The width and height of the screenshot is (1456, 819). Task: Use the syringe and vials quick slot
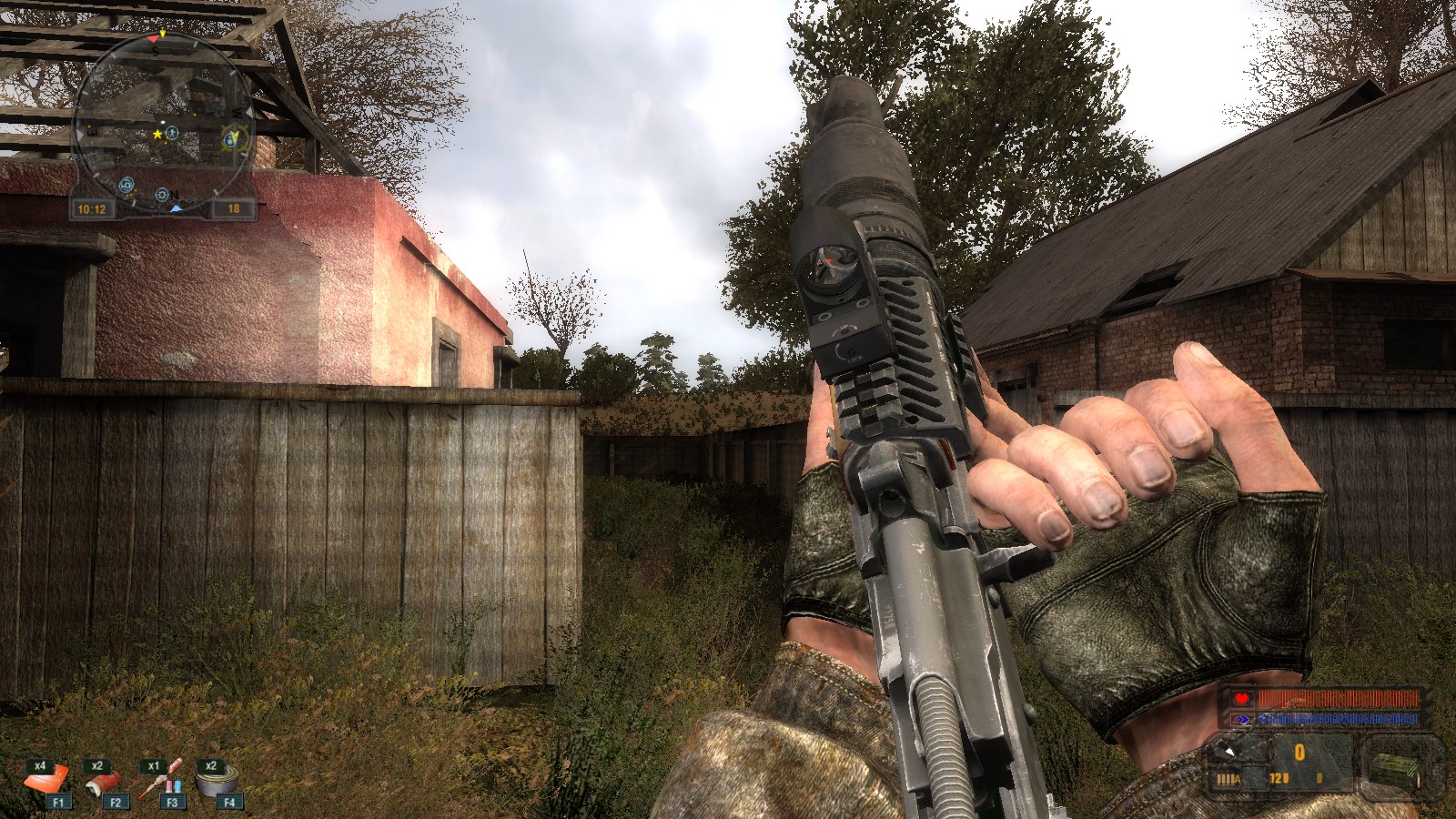click(163, 780)
